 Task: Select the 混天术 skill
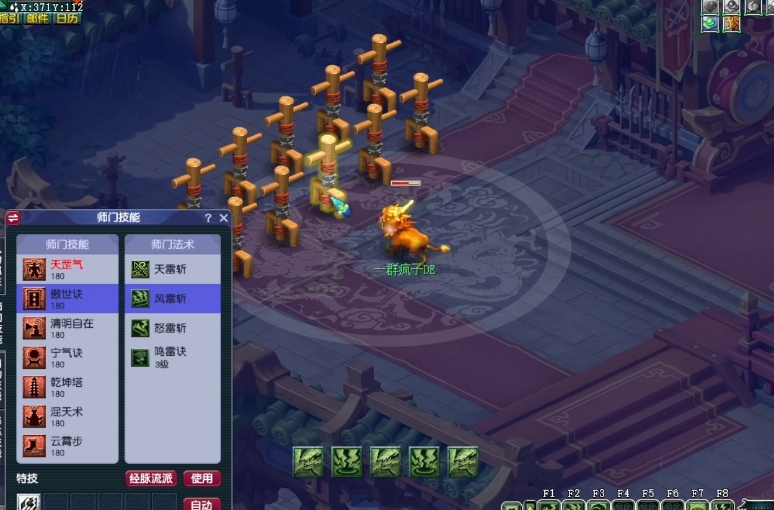68,416
